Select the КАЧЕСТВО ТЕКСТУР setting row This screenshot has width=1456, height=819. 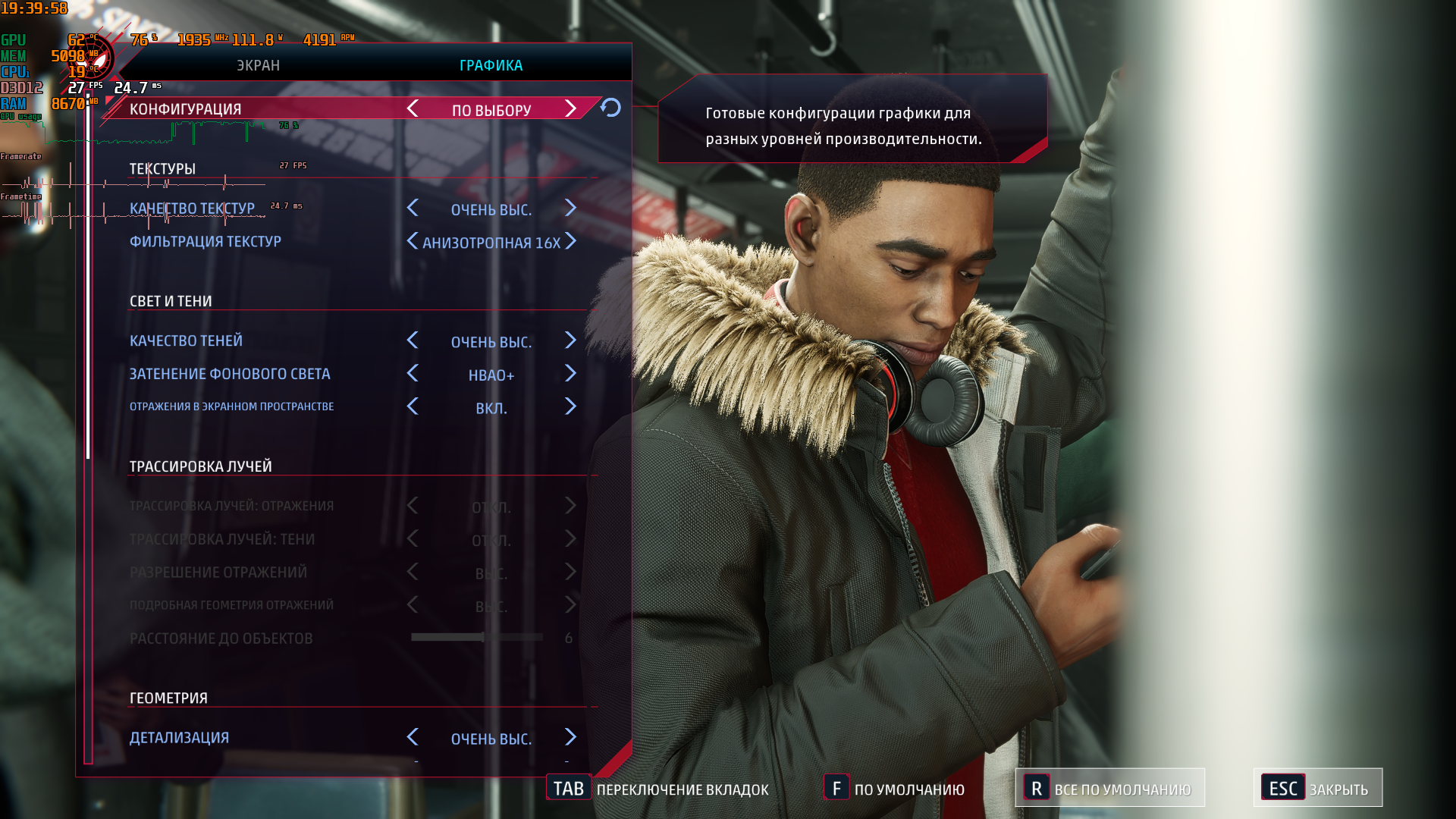(x=192, y=209)
